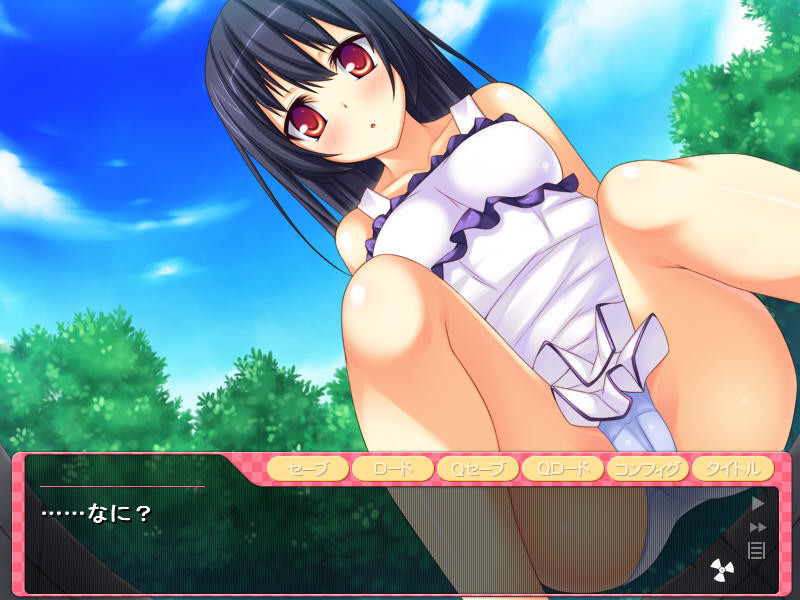Open the コンフィグ (Config) settings
The image size is (800, 600).
(647, 468)
